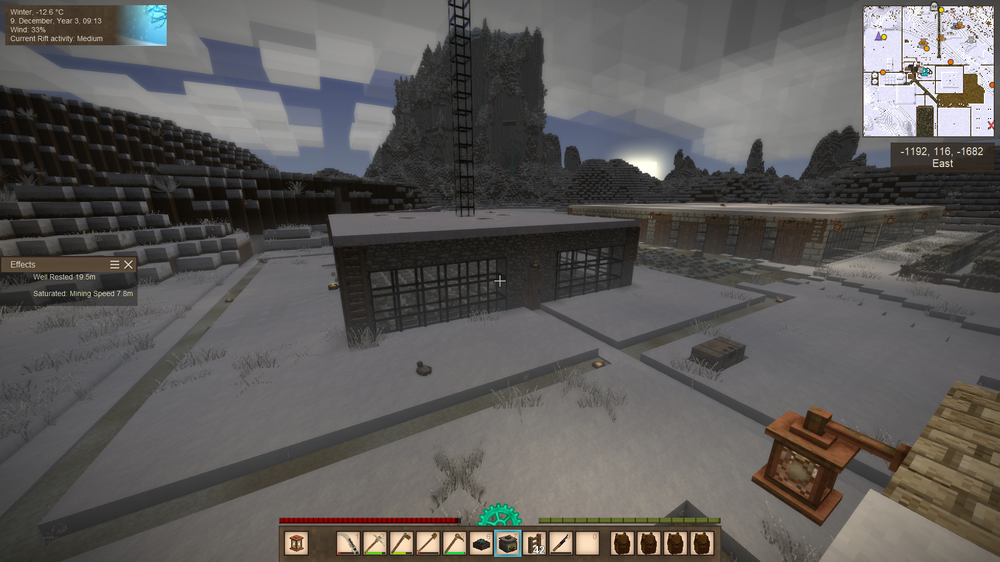
Task: Select the highlighted forge block slot
Action: 508,543
